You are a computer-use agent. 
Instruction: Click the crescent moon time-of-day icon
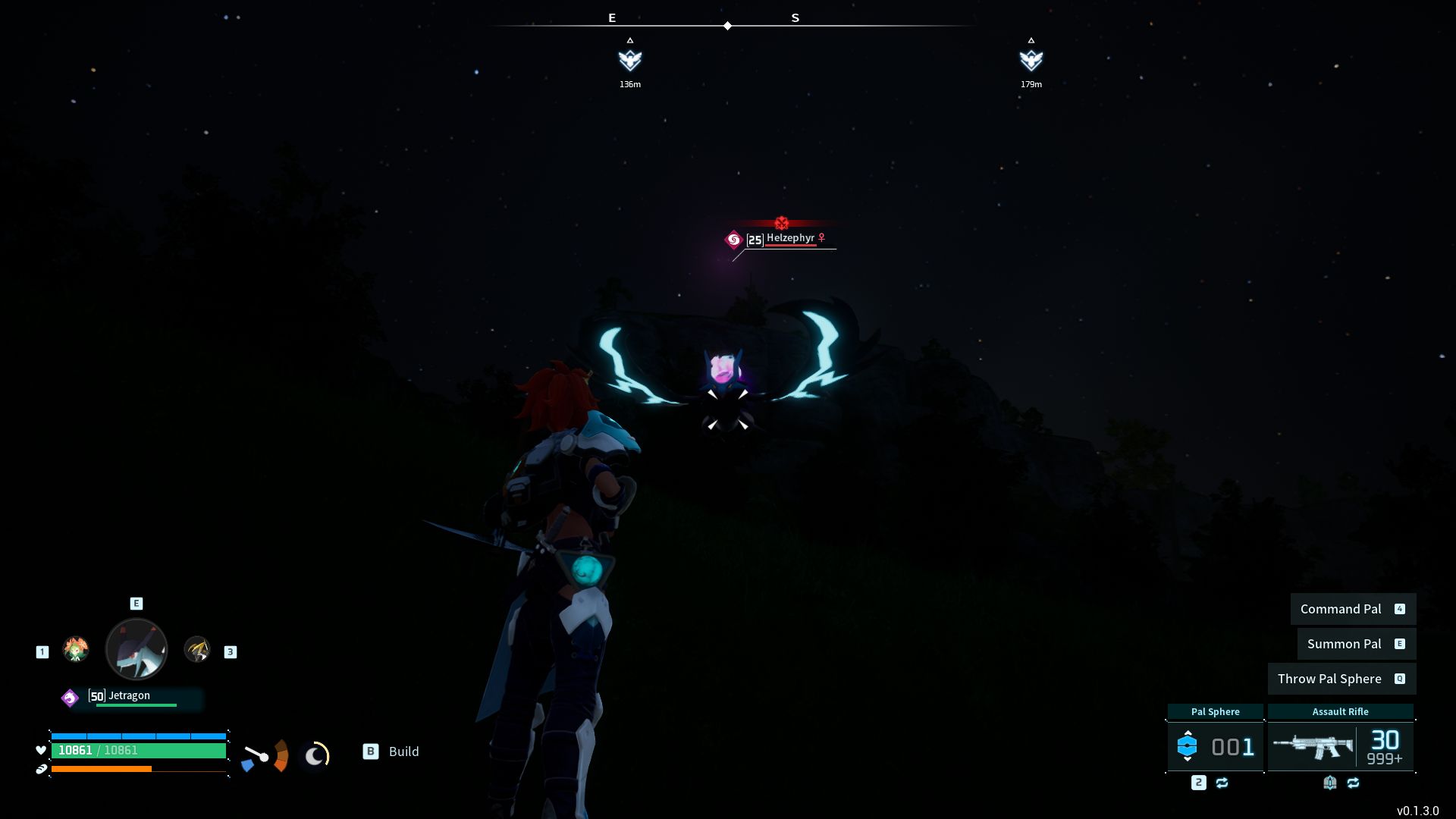[x=315, y=755]
